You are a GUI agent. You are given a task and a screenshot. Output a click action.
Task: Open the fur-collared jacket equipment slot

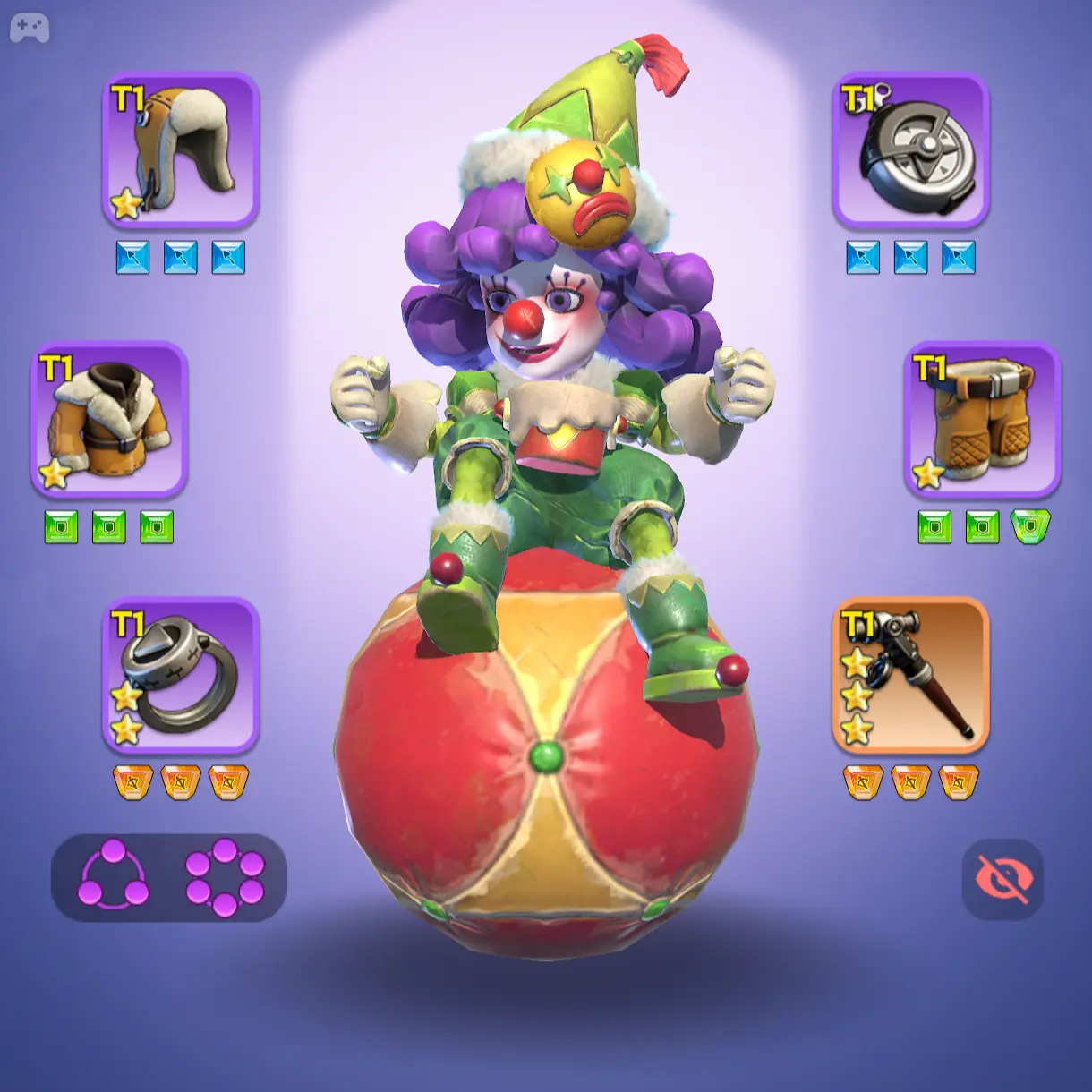(x=109, y=419)
